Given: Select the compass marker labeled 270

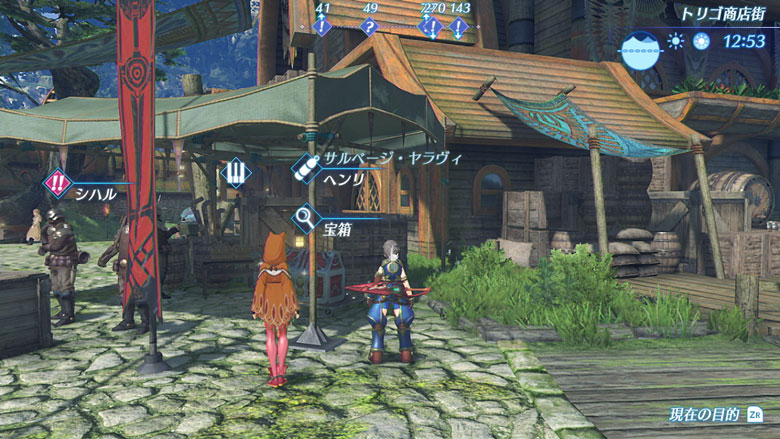Looking at the screenshot, I should [x=432, y=26].
